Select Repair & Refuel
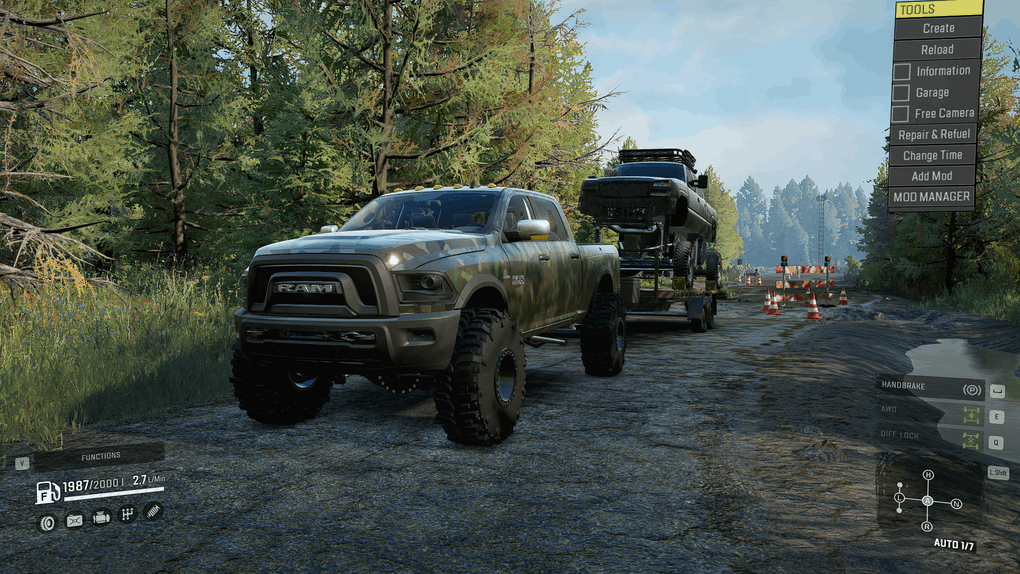 pos(933,134)
